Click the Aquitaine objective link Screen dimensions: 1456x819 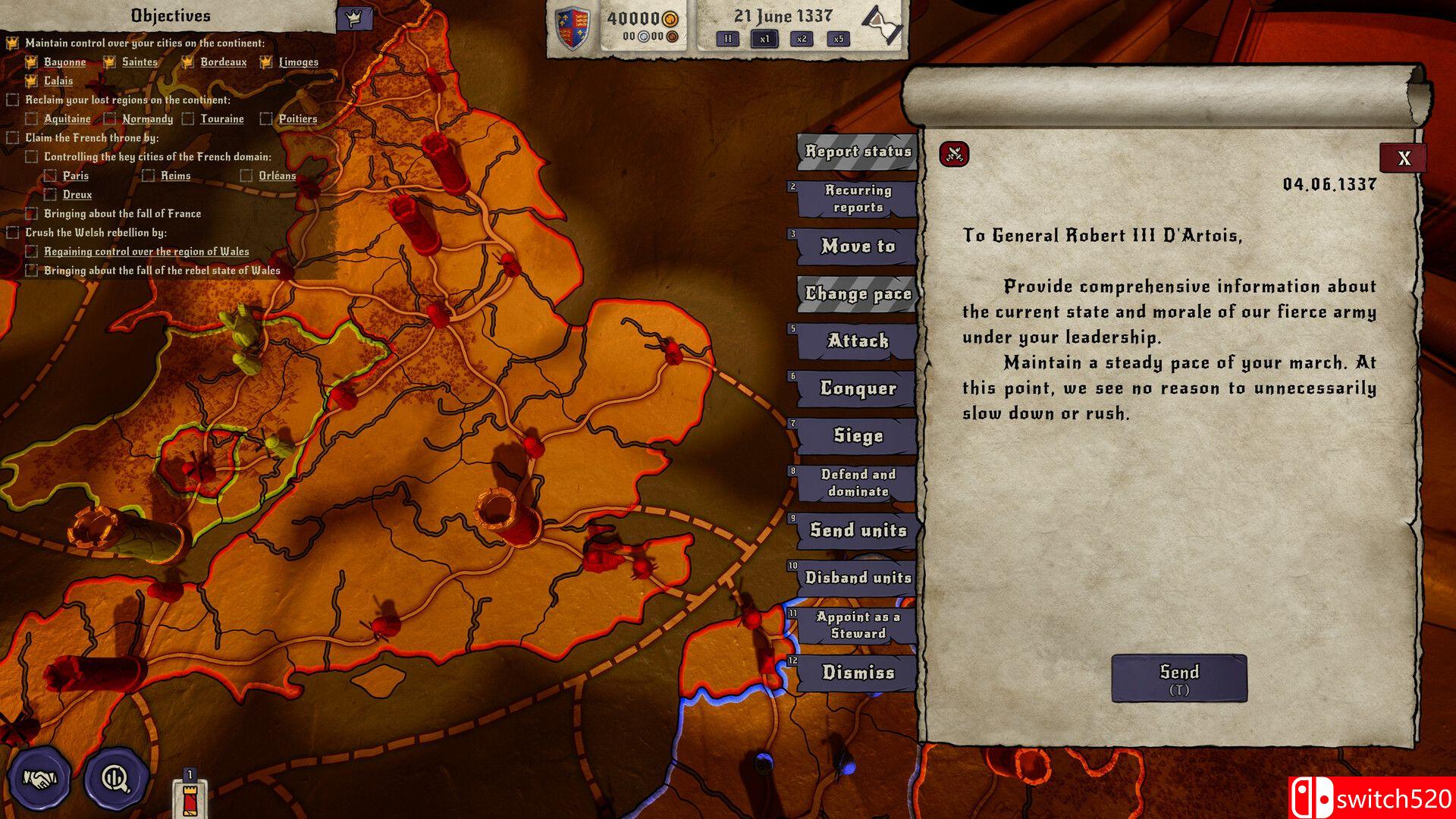(67, 119)
